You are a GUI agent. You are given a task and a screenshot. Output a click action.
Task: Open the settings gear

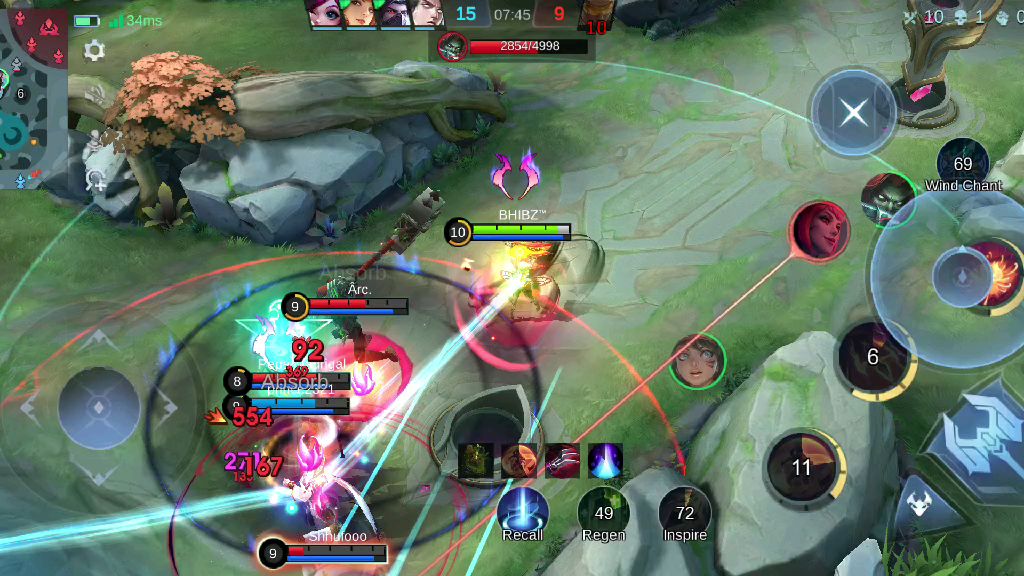click(94, 51)
